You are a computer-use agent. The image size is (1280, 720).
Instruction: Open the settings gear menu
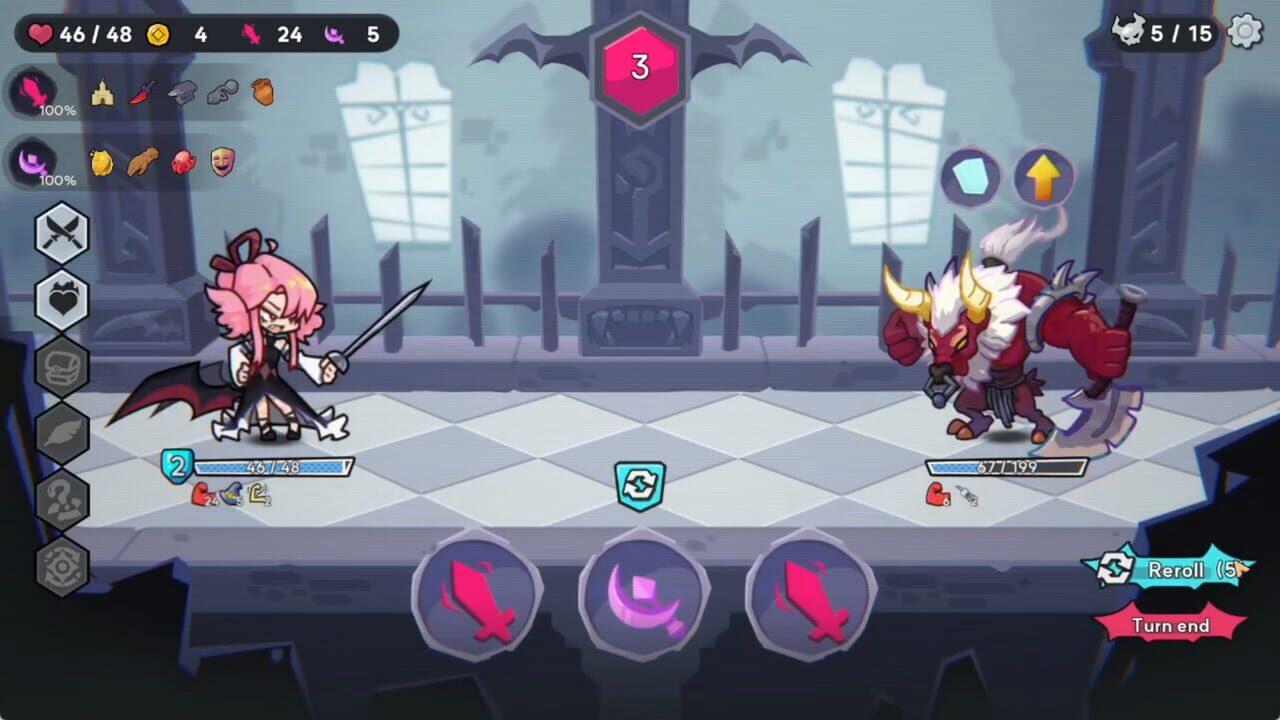pyautogui.click(x=1243, y=31)
